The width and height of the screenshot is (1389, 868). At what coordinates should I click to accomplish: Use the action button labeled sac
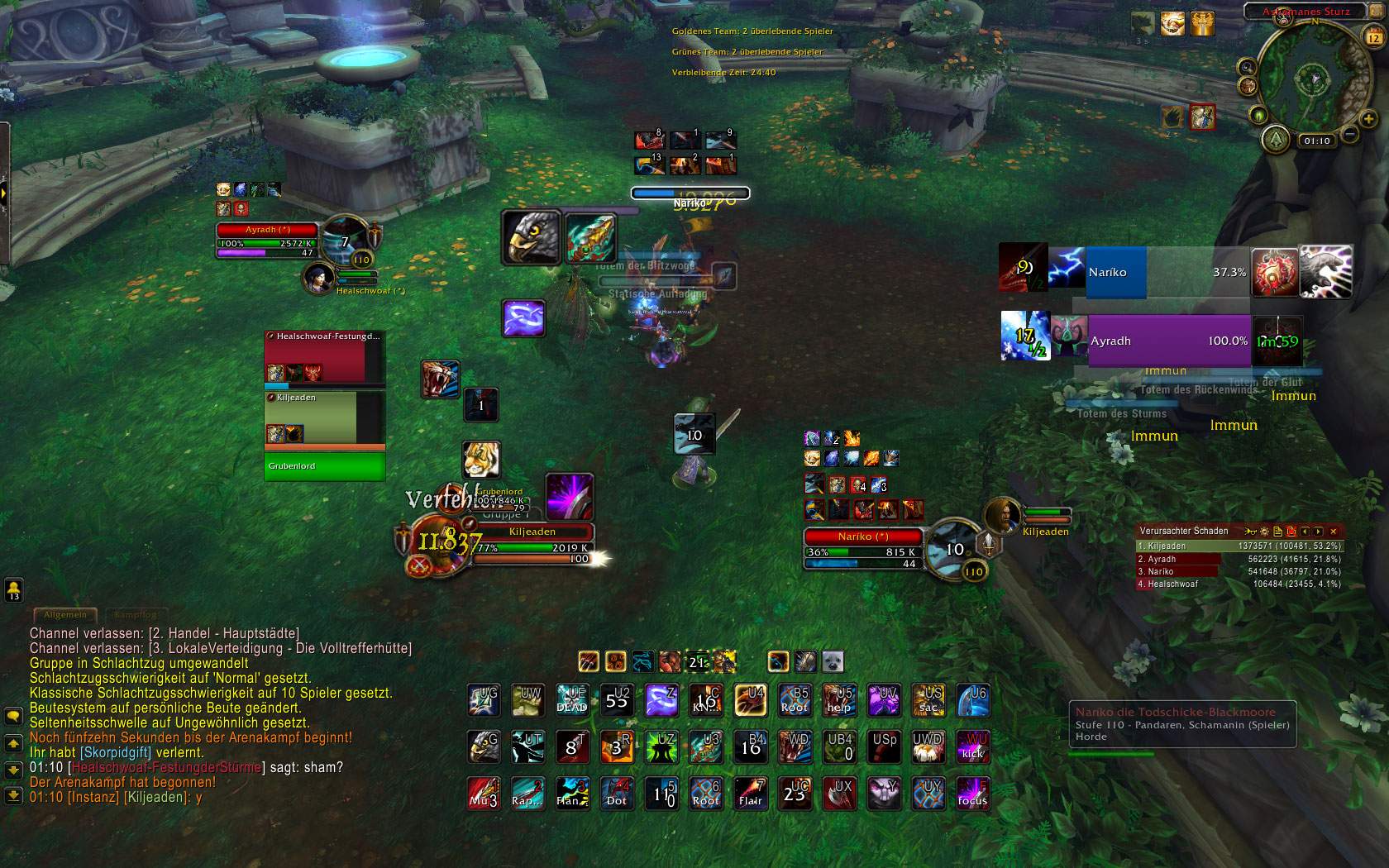click(x=928, y=700)
